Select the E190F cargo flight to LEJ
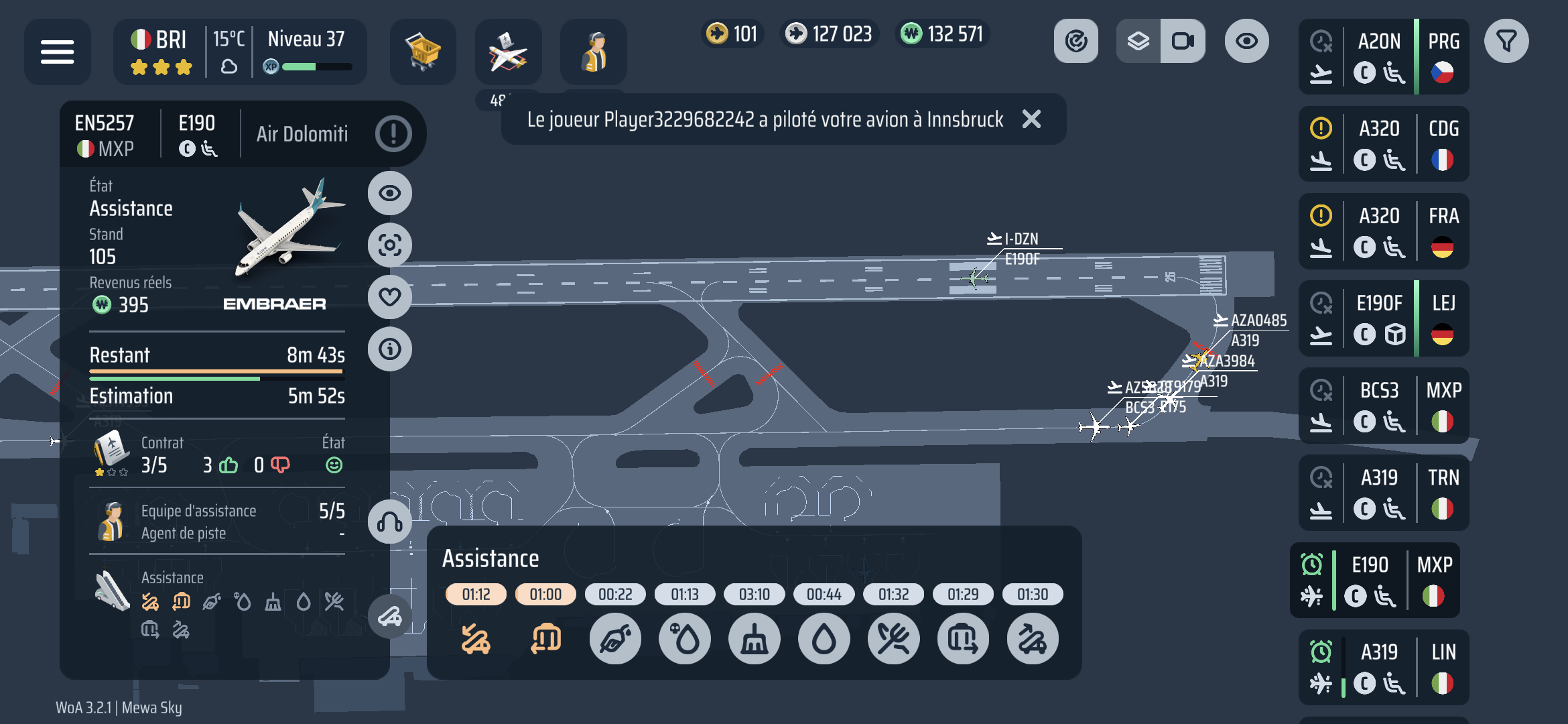Image resolution: width=1568 pixels, height=724 pixels. pos(1383,318)
